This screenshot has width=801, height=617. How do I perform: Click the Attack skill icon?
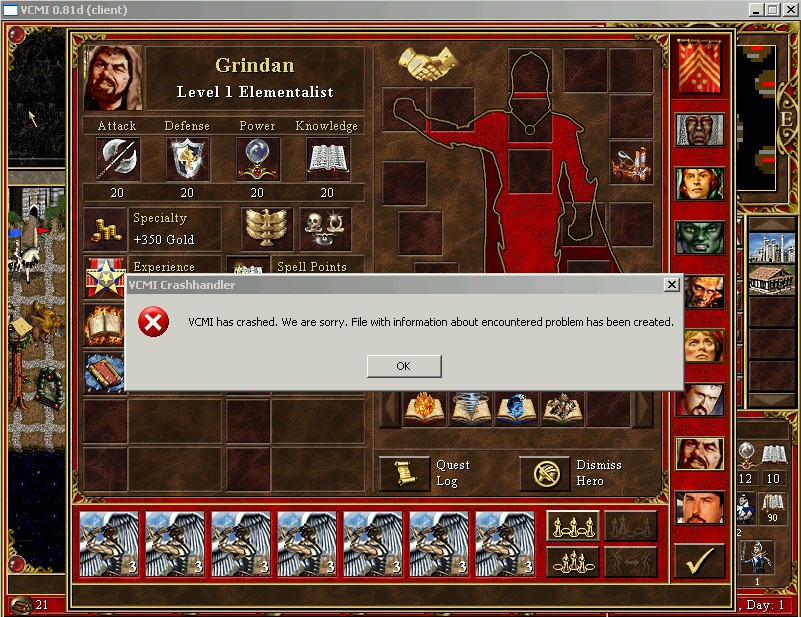pos(117,158)
